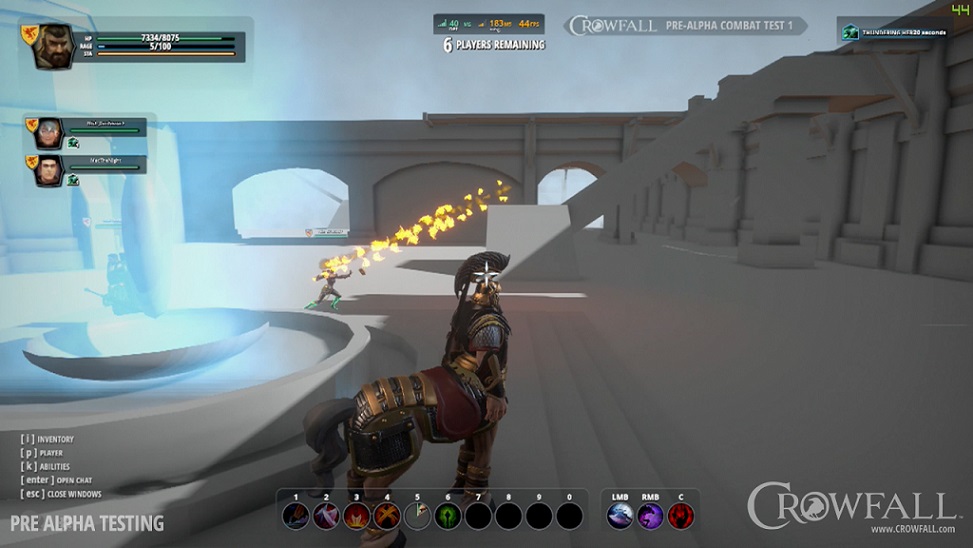Select the cooldown ability in slot 5
Viewport: 973px width, 548px height.
418,516
